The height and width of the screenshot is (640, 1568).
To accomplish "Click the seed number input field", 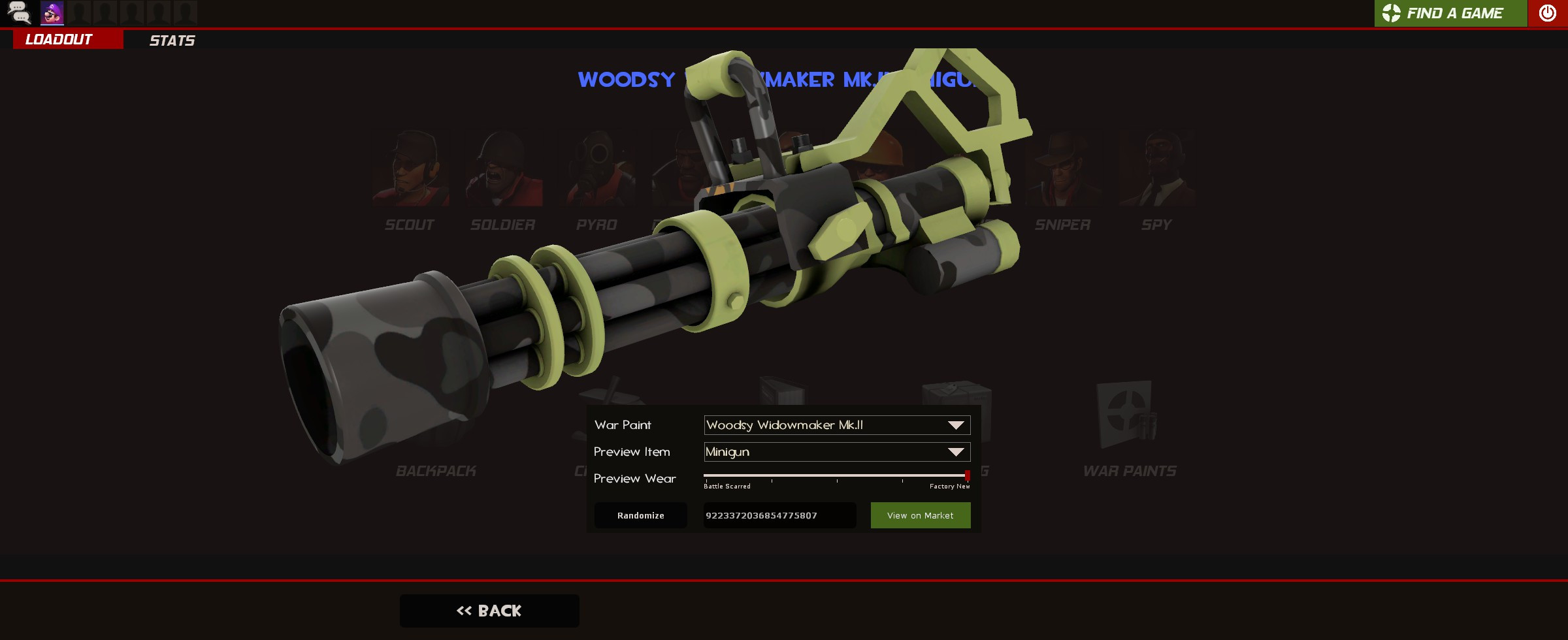I will tap(779, 515).
